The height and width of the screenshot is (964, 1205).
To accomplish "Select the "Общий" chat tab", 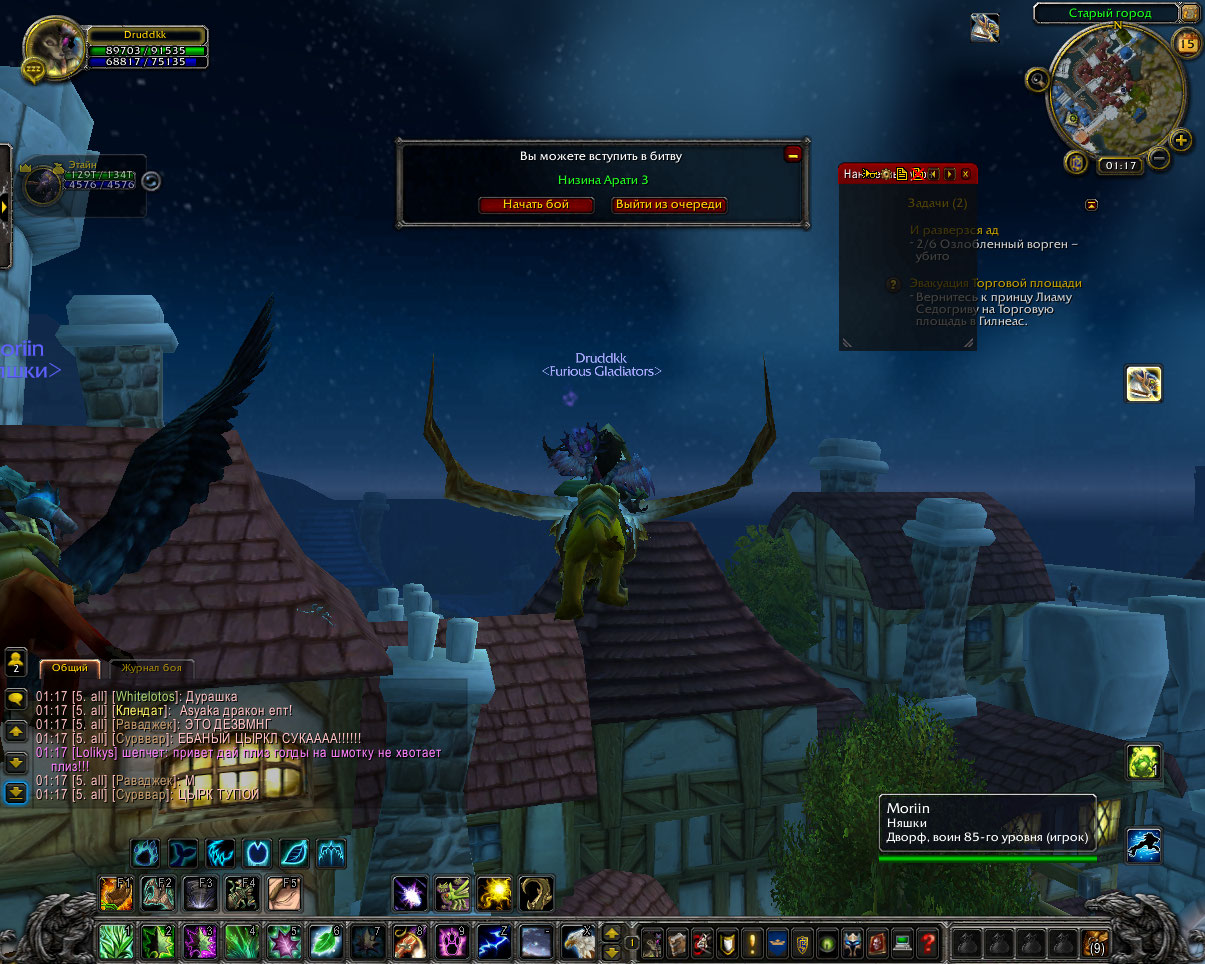I will 70,668.
